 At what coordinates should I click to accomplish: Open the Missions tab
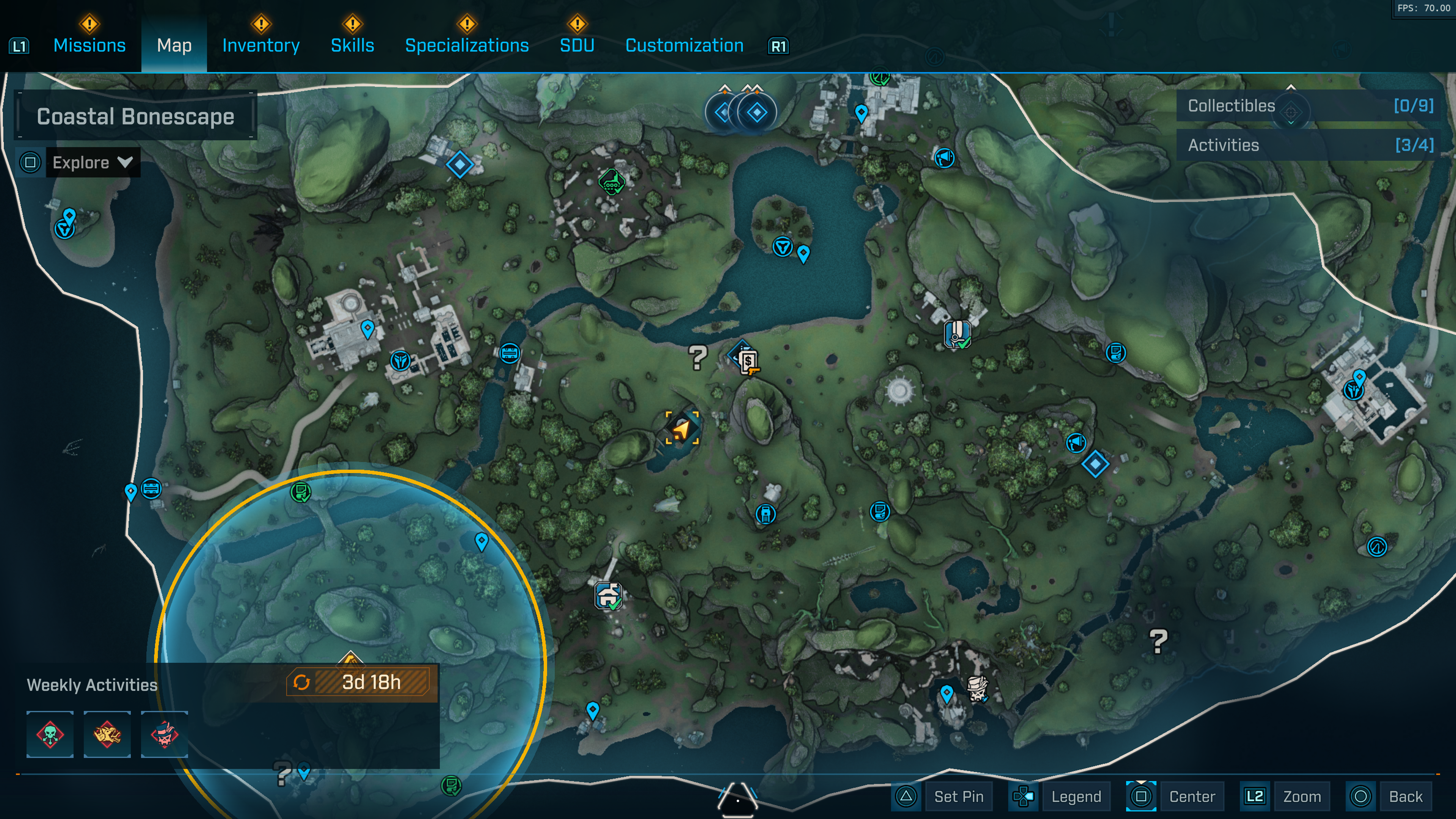[x=89, y=45]
